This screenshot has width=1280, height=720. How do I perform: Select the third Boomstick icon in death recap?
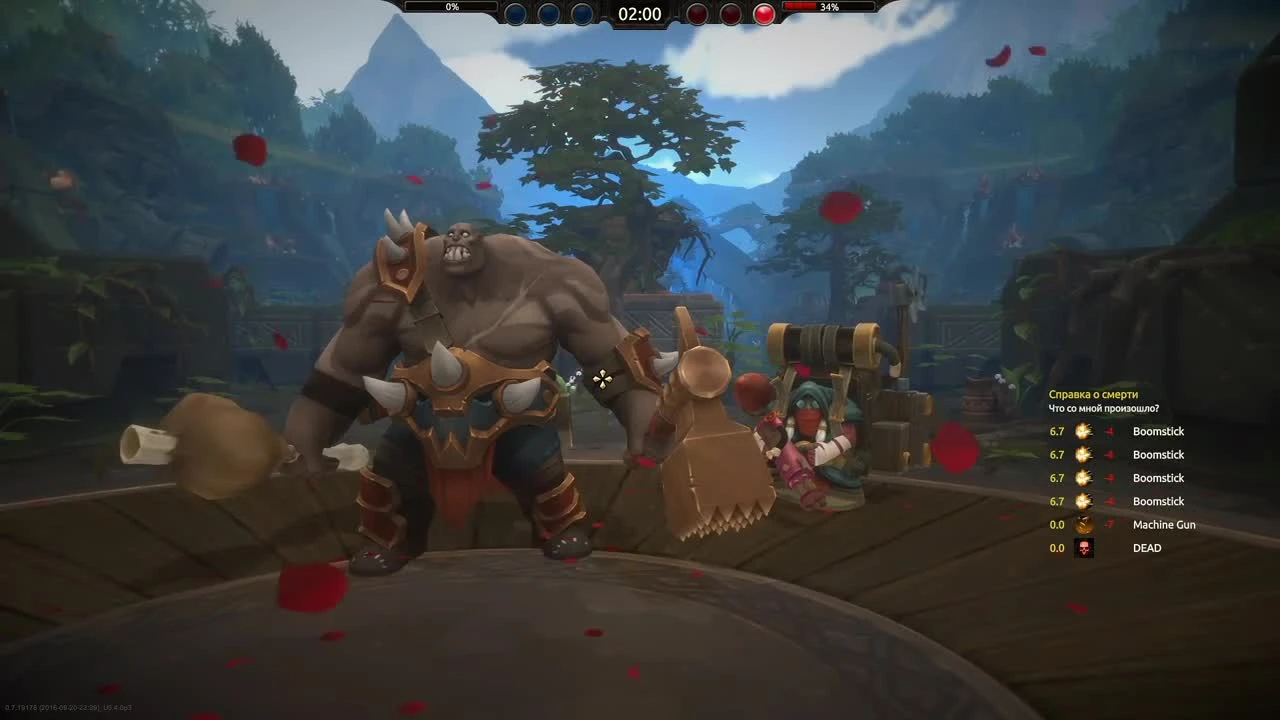1083,478
